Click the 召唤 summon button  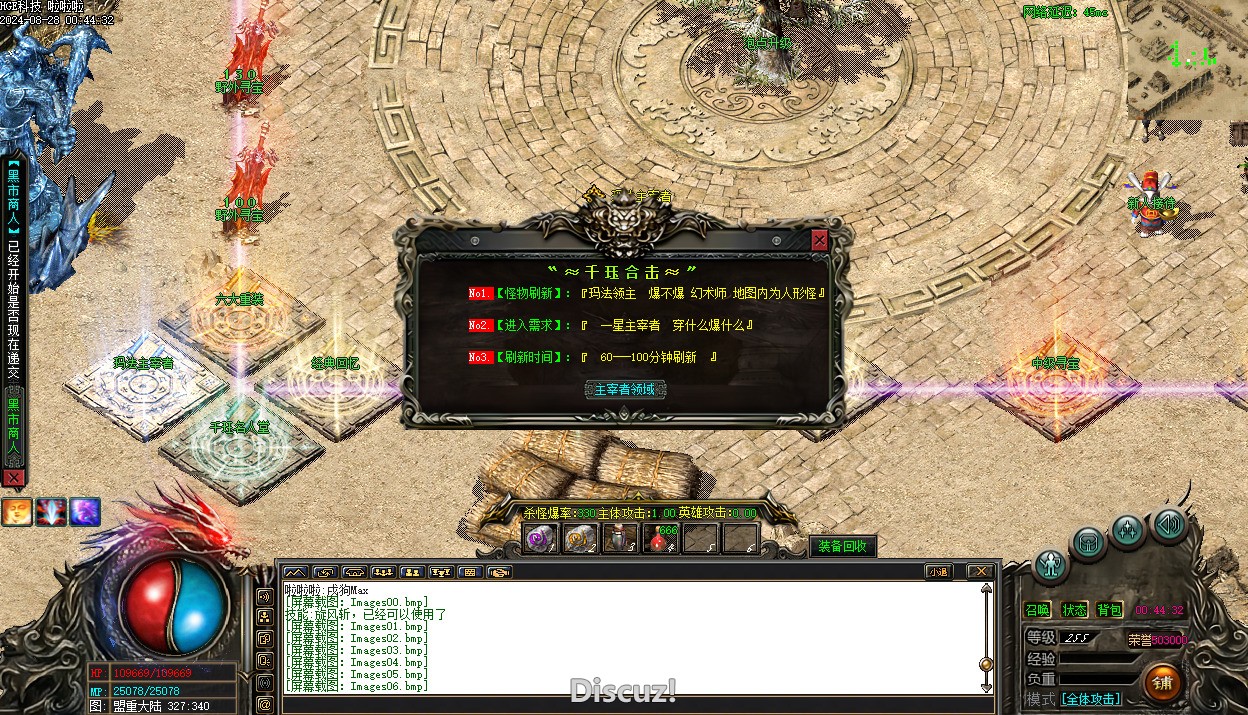click(1037, 610)
